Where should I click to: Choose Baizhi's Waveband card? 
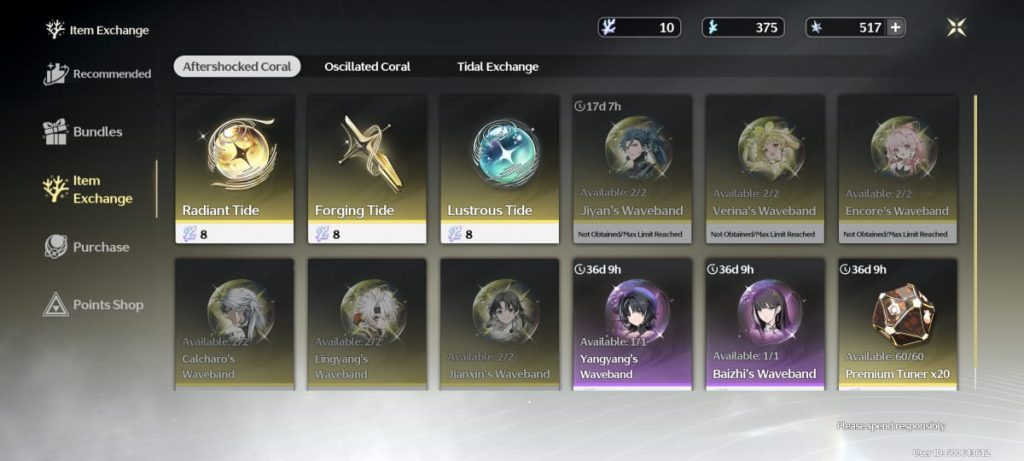pos(765,323)
